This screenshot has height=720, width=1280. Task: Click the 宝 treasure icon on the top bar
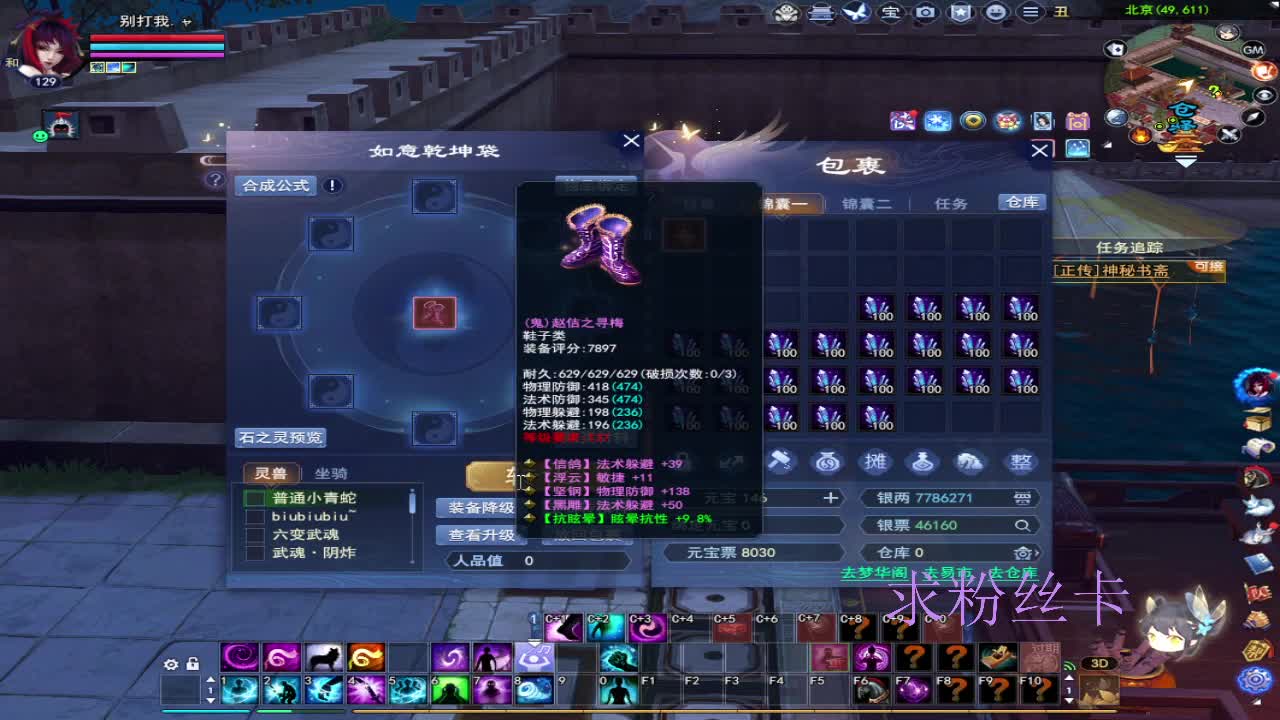pyautogui.click(x=892, y=12)
